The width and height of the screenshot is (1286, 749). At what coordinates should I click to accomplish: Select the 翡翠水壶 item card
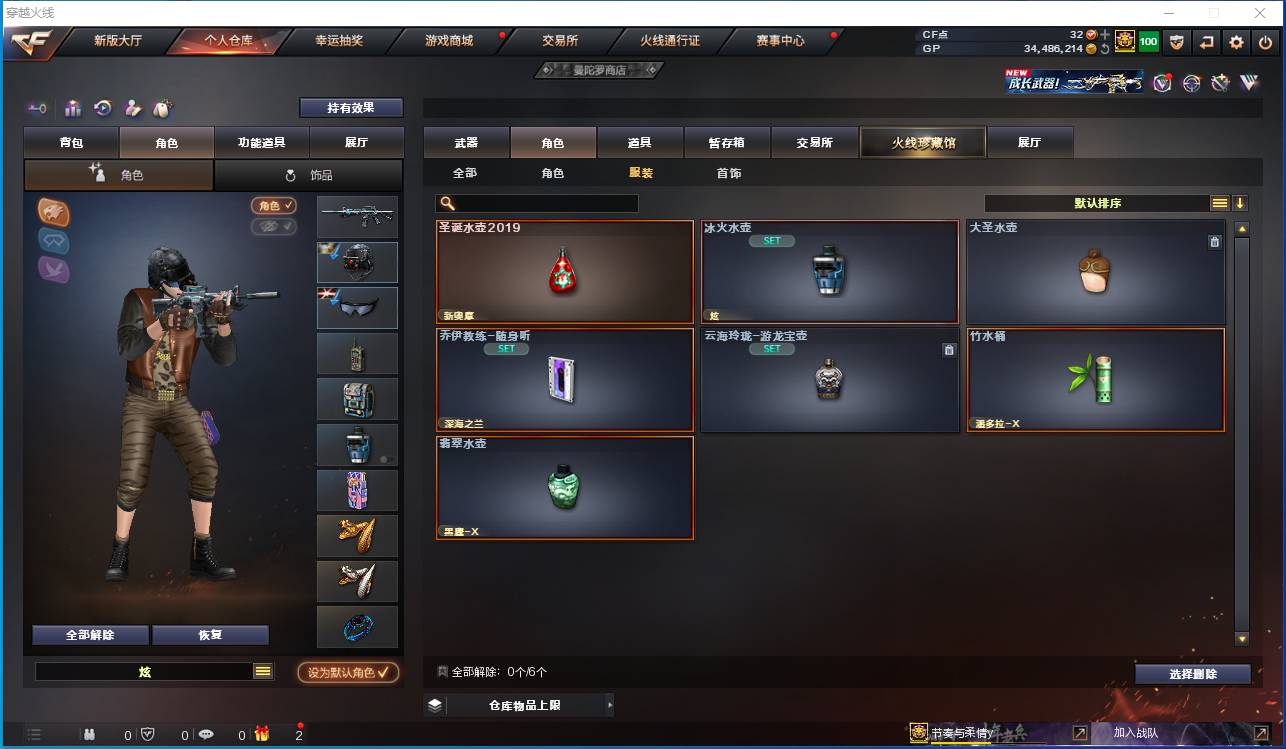(564, 488)
